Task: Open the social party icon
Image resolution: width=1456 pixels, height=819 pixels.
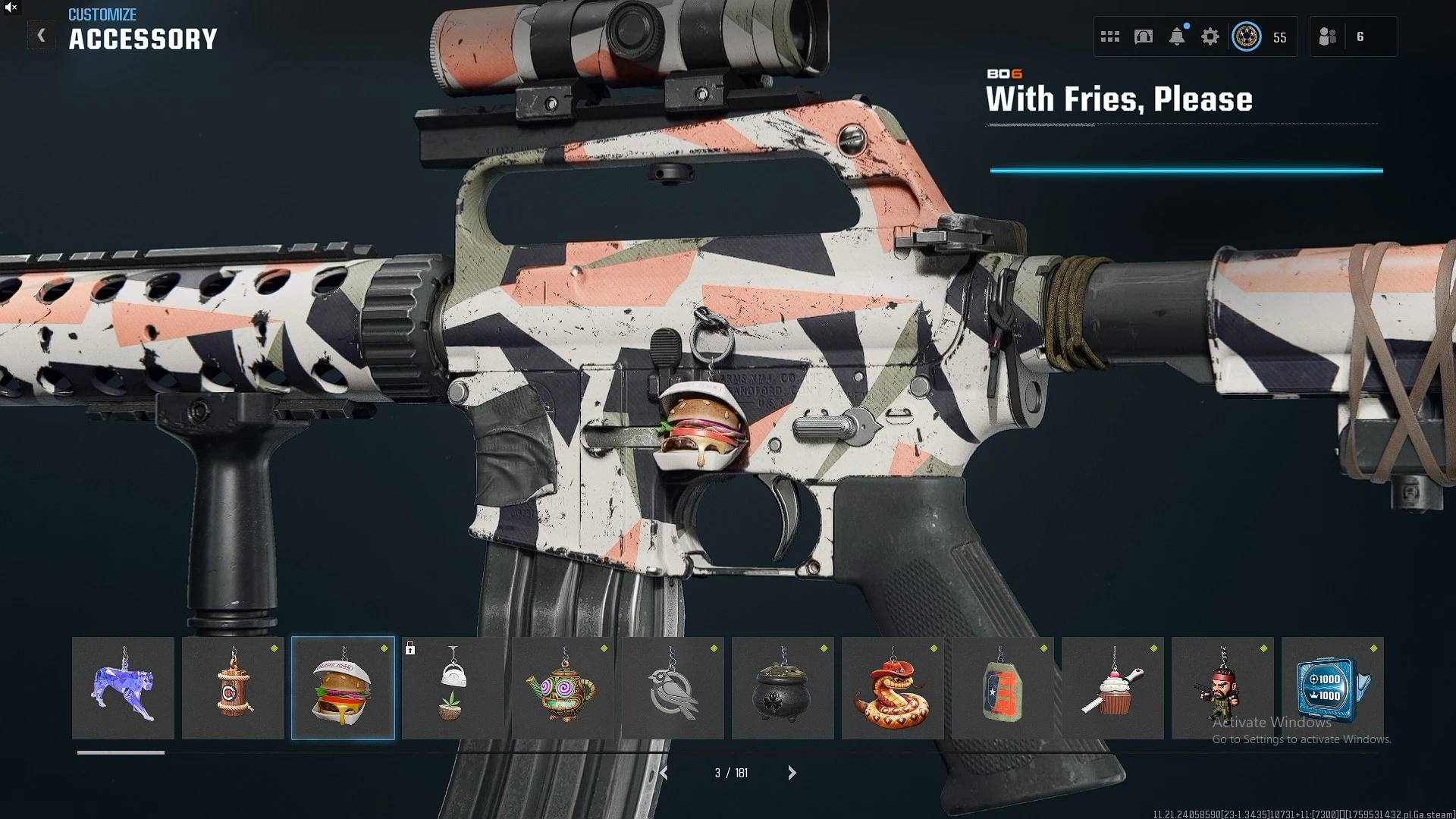Action: click(1328, 36)
